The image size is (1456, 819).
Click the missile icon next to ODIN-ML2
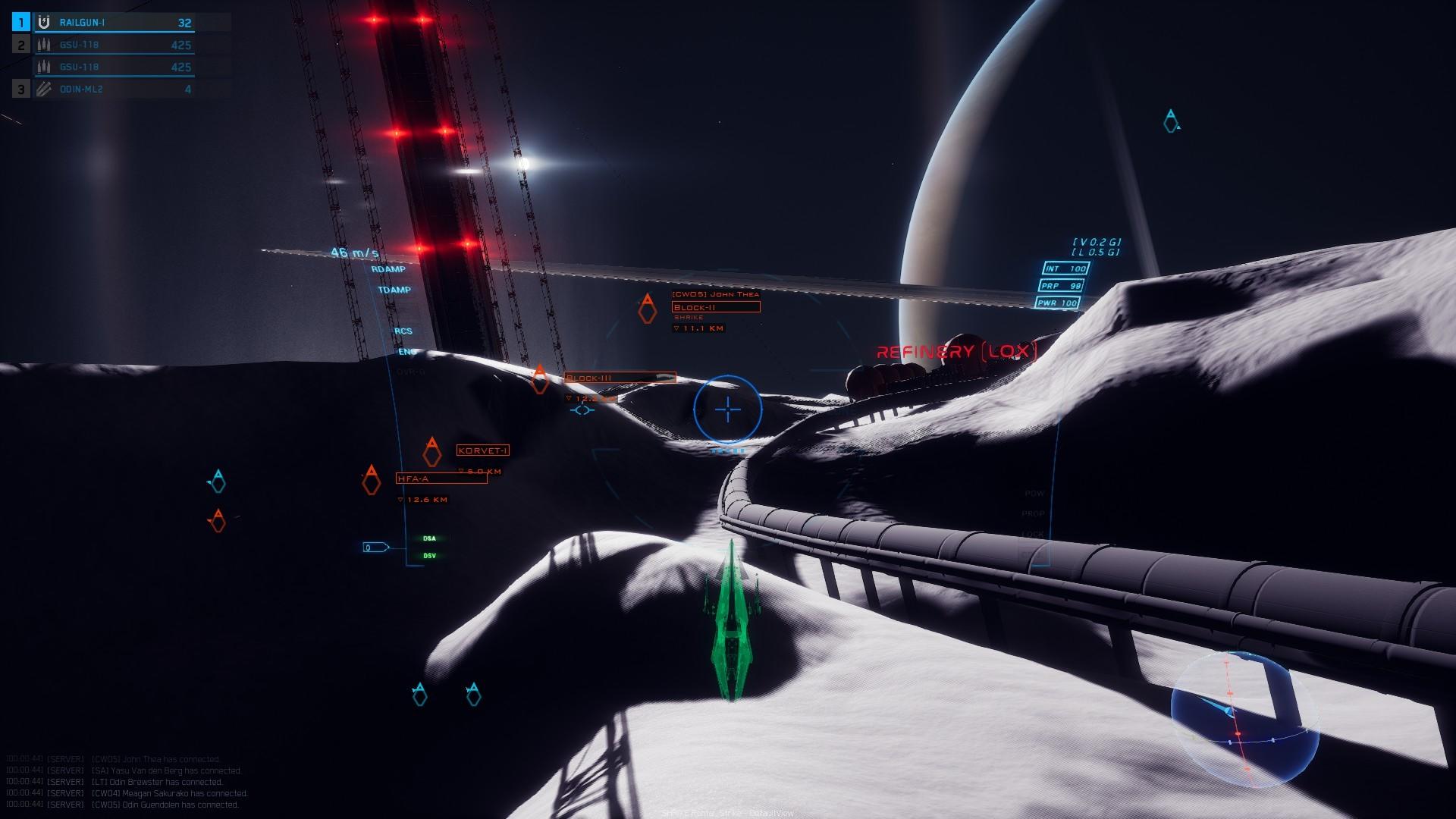[43, 89]
